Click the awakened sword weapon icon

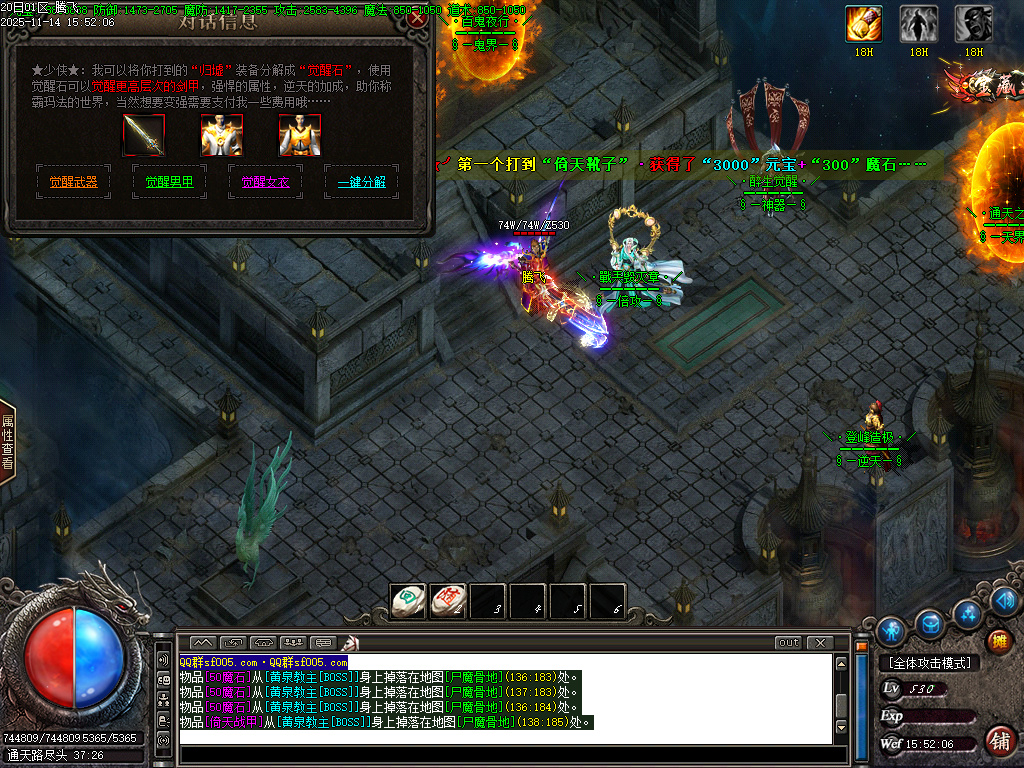coord(144,135)
